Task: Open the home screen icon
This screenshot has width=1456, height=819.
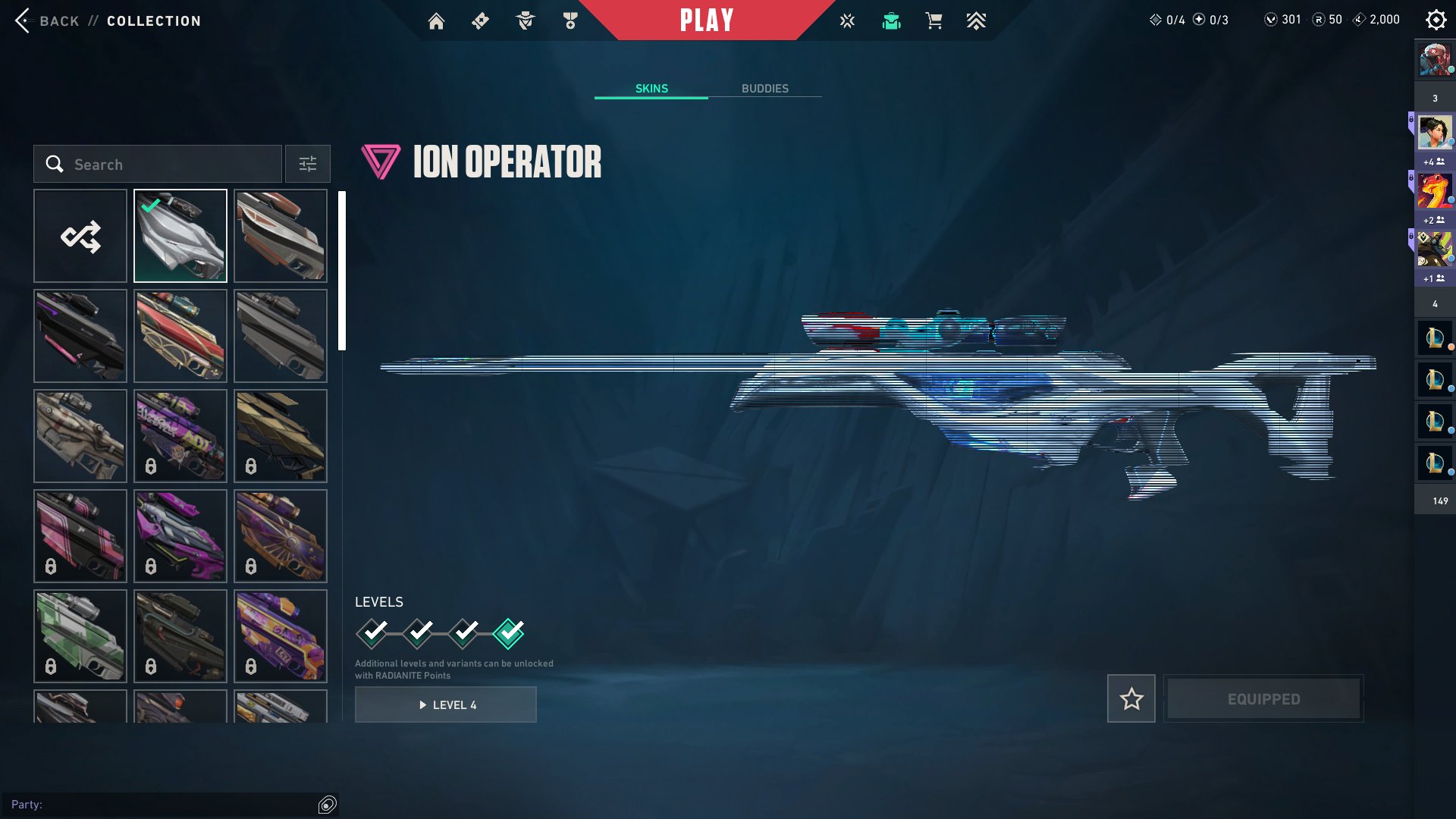Action: tap(436, 21)
